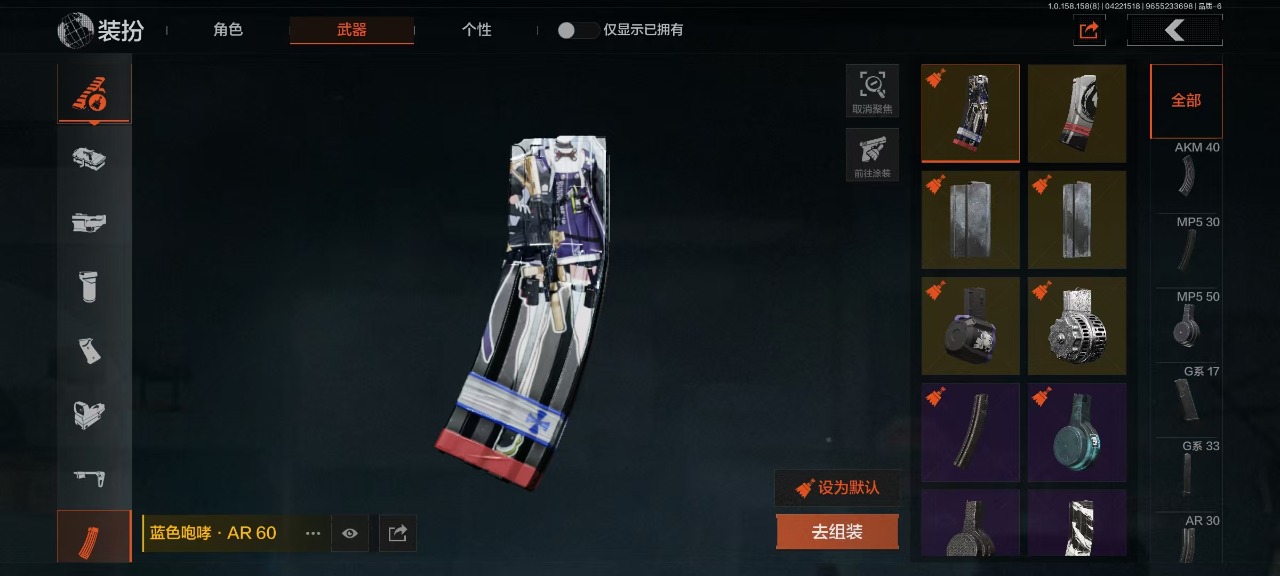
Task: Select the anime girl magazine skin thumbnail
Action: (x=970, y=113)
